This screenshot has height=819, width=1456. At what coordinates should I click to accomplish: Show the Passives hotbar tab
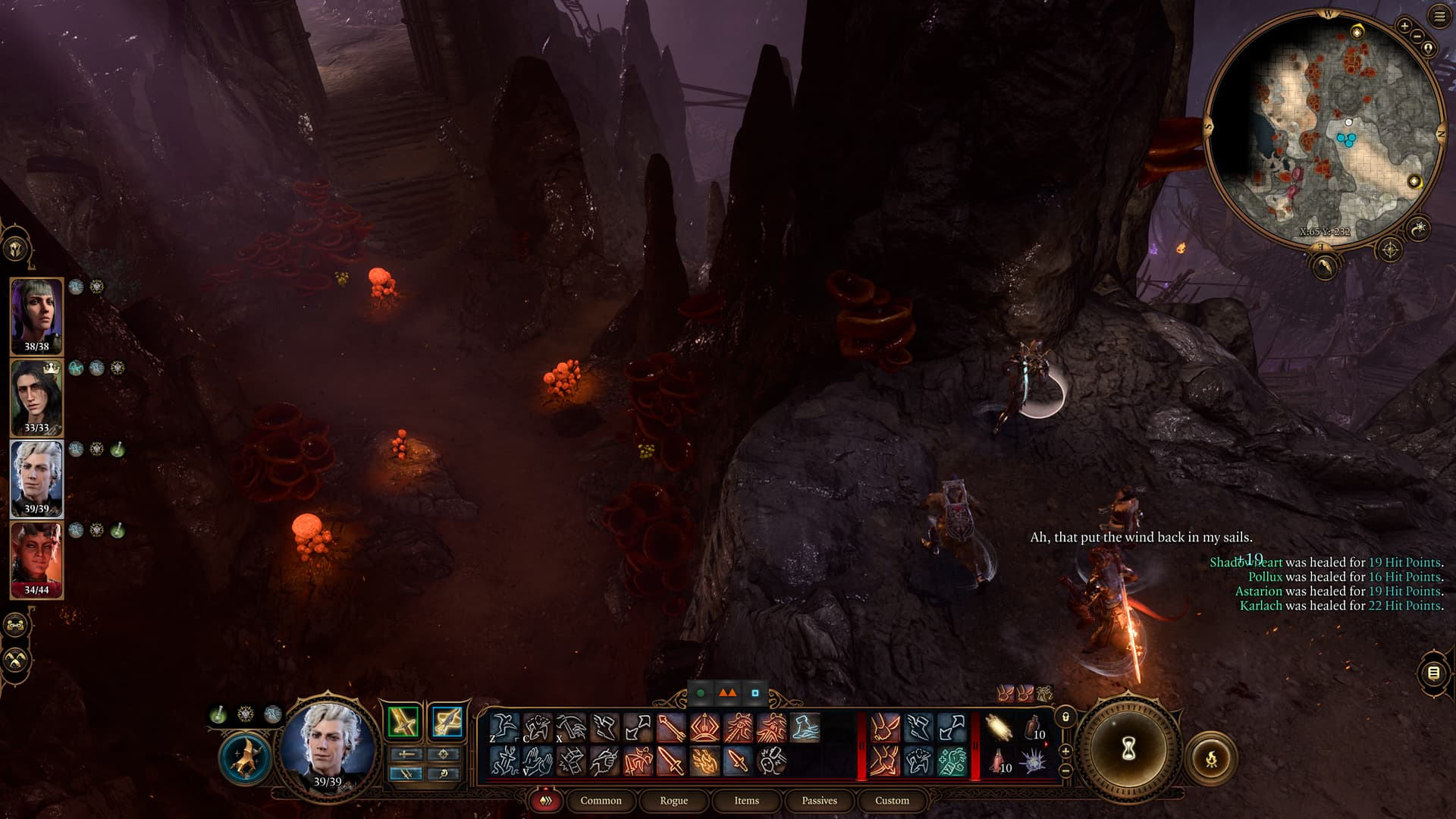[819, 801]
